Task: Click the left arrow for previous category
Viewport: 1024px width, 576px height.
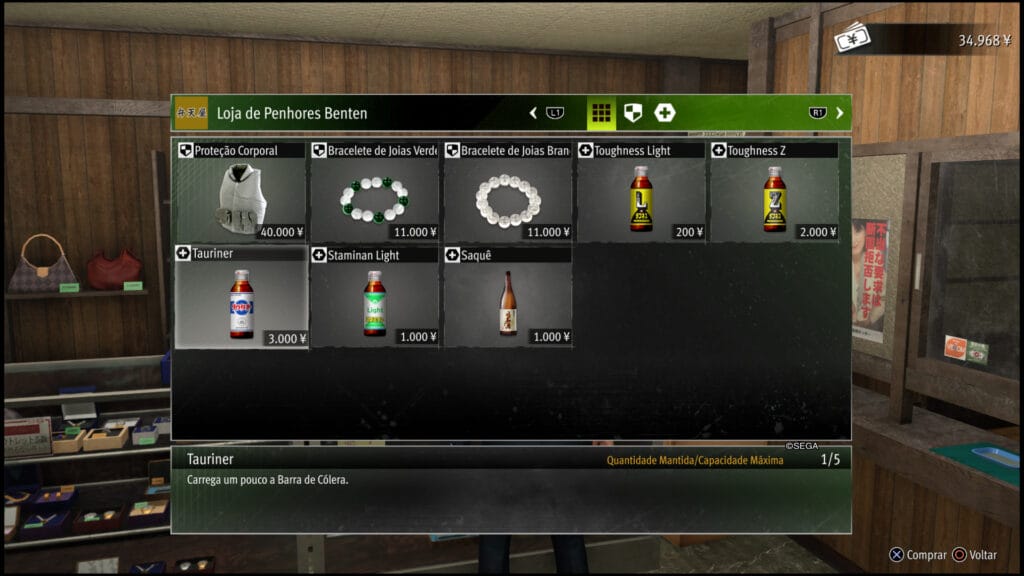Action: 533,113
